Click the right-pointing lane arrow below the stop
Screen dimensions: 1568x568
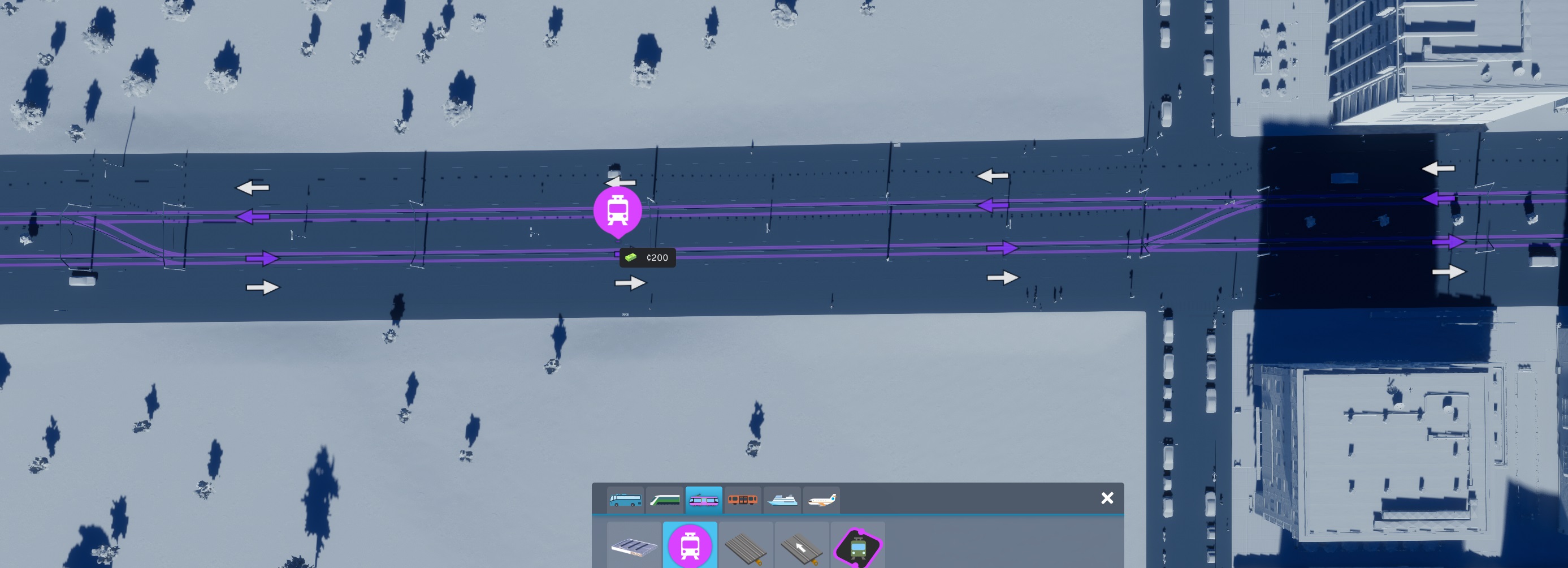coord(631,282)
